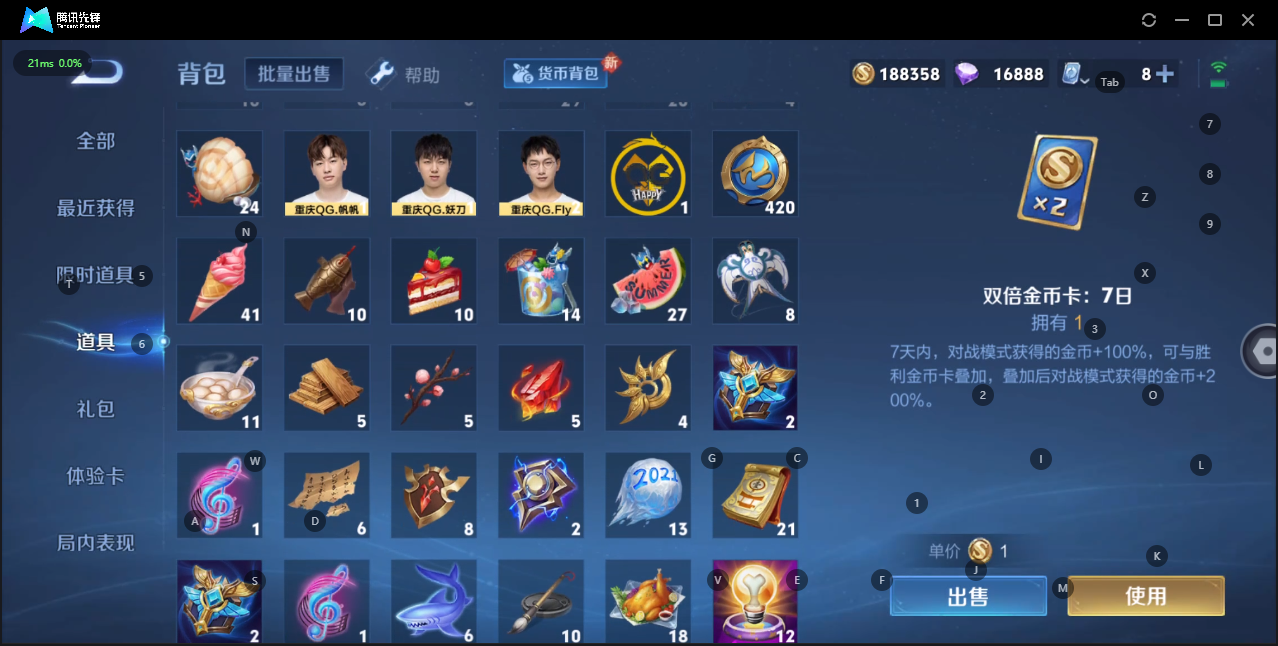The height and width of the screenshot is (646, 1278).
Task: Select the 礼包 category tab
Action: (x=96, y=409)
